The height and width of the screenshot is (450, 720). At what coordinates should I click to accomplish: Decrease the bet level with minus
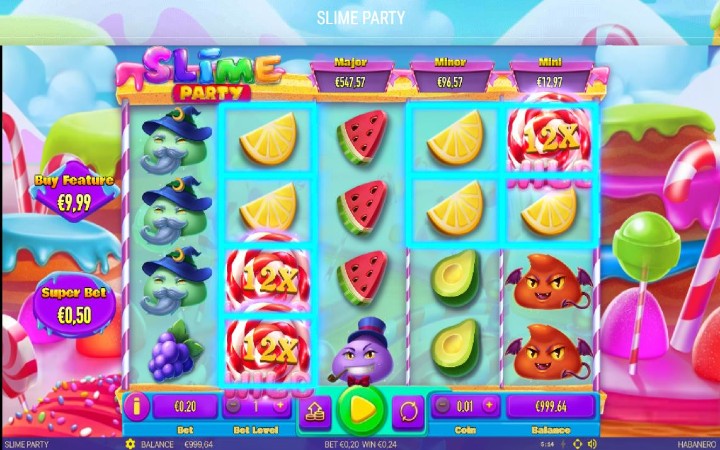pos(232,406)
